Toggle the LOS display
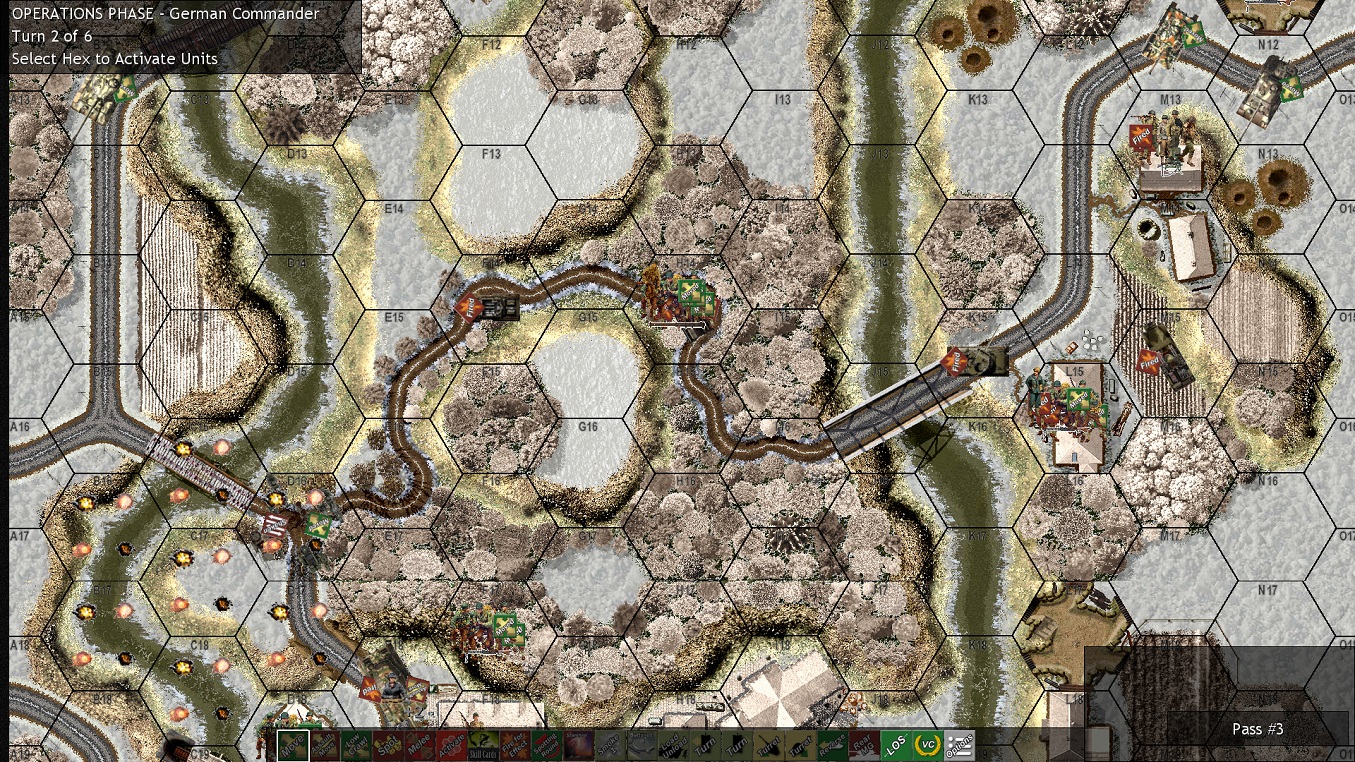1355x762 pixels. tap(895, 745)
